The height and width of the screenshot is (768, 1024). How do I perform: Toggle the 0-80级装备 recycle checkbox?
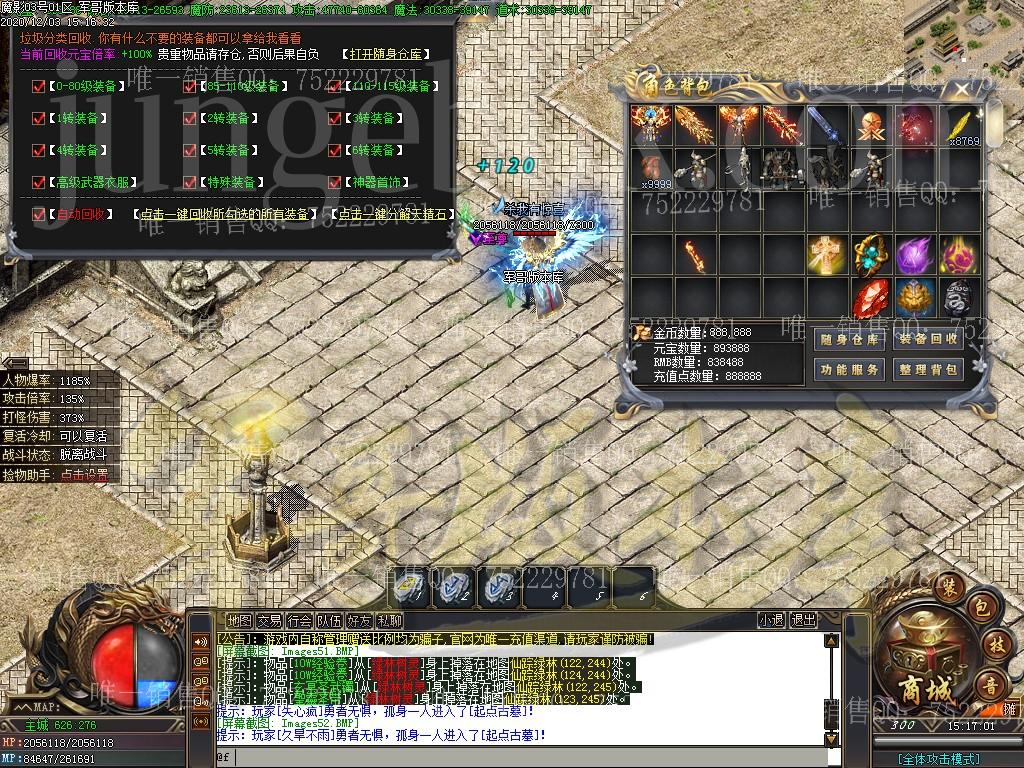pyautogui.click(x=38, y=87)
